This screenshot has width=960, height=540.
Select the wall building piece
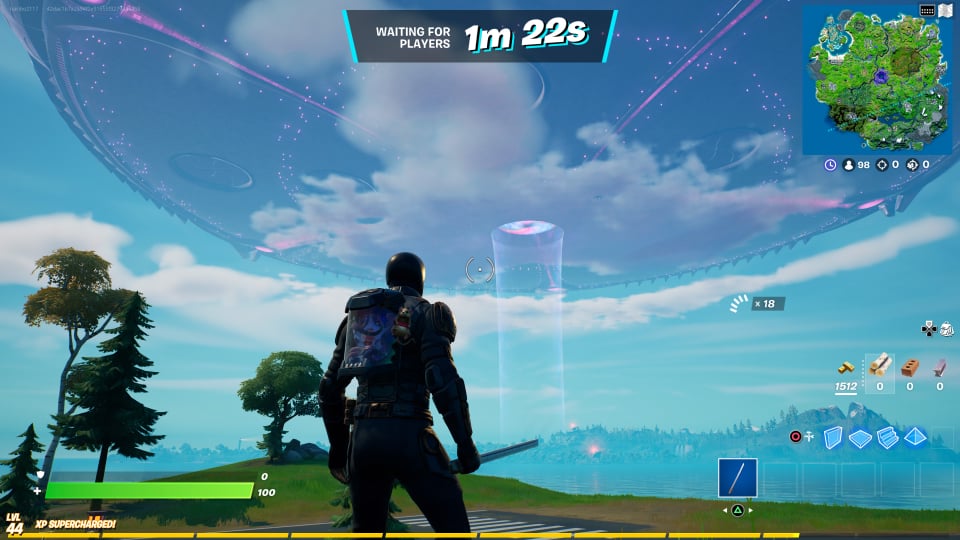[833, 437]
